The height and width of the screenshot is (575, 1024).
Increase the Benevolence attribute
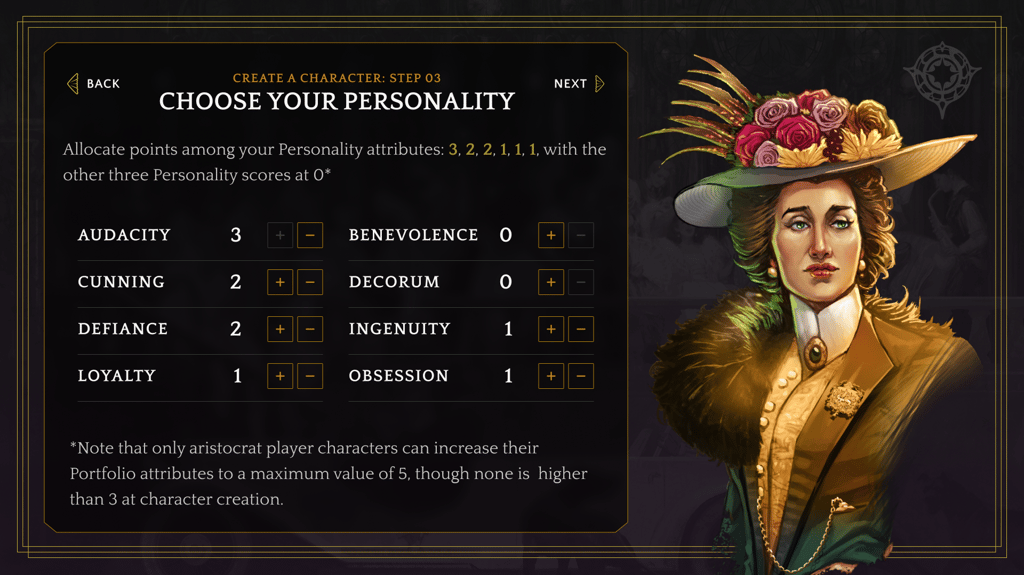click(551, 235)
